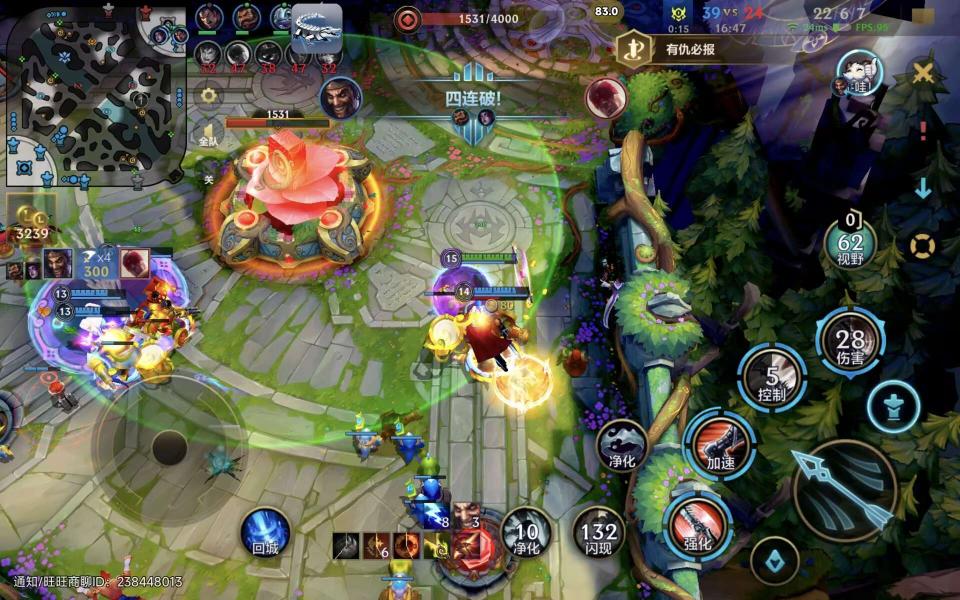Send the crossed swords attack ping
The image size is (960, 600).
tap(923, 73)
